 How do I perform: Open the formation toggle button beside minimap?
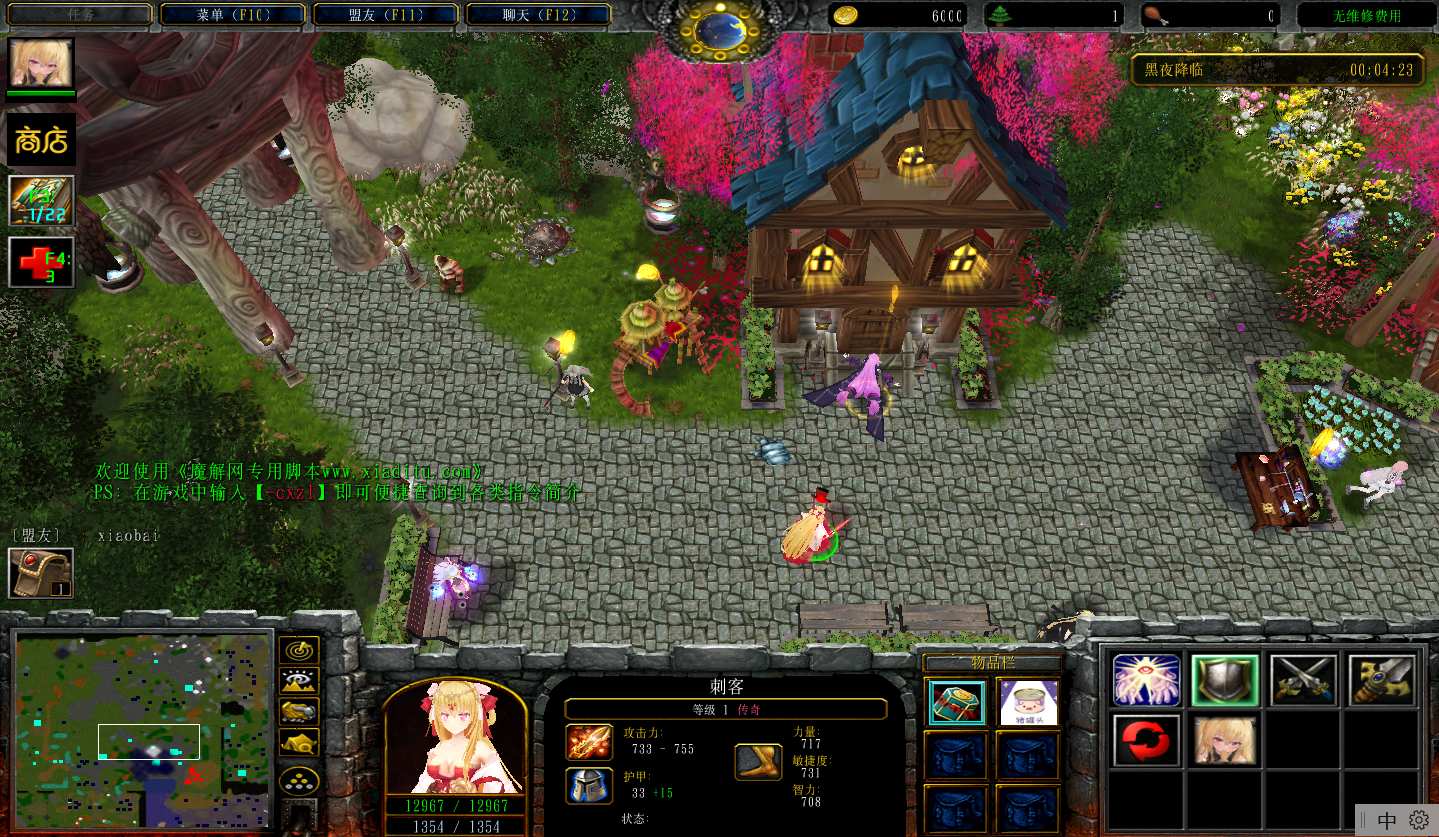click(x=299, y=781)
